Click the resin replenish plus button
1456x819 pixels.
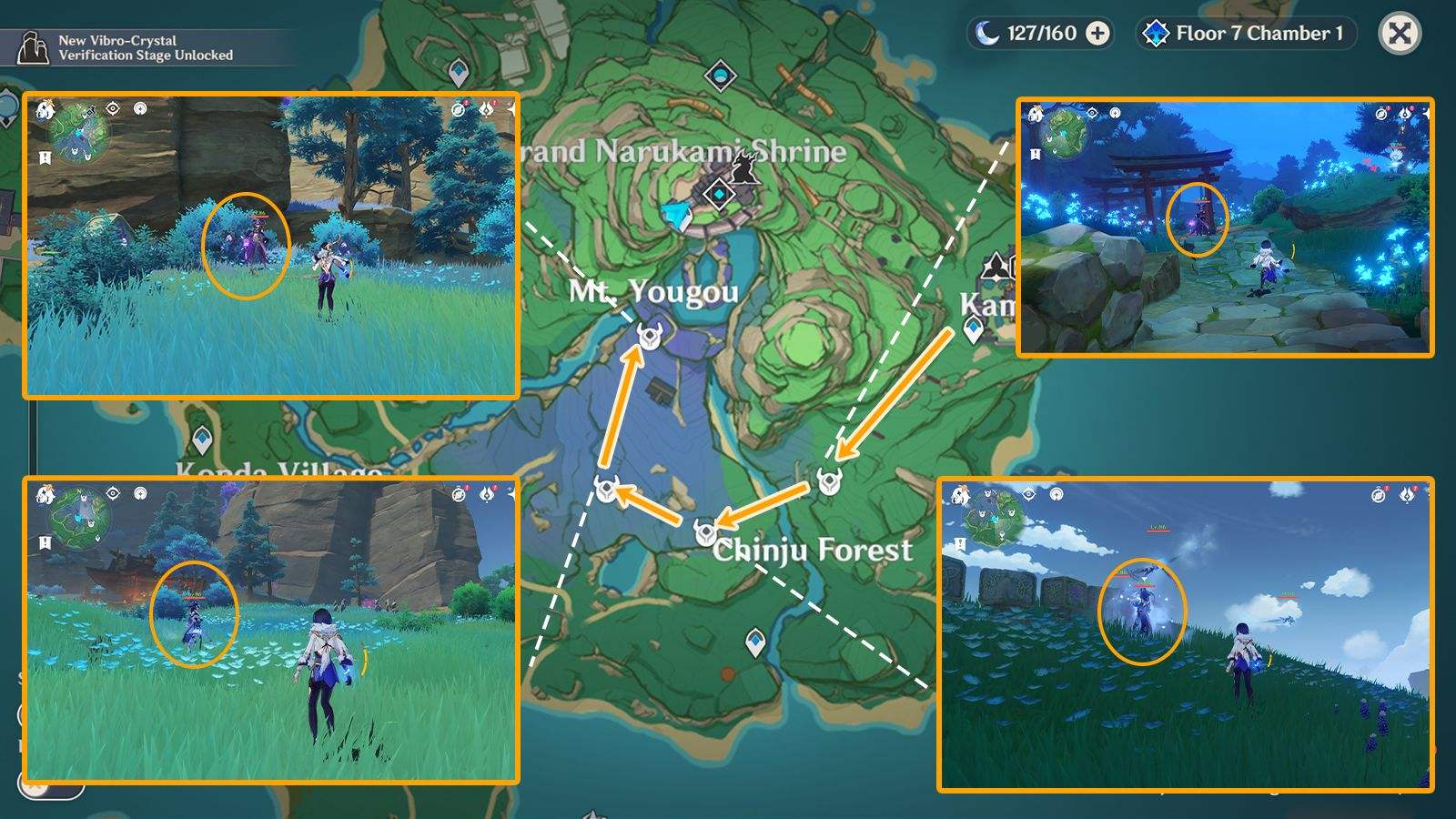[1099, 32]
